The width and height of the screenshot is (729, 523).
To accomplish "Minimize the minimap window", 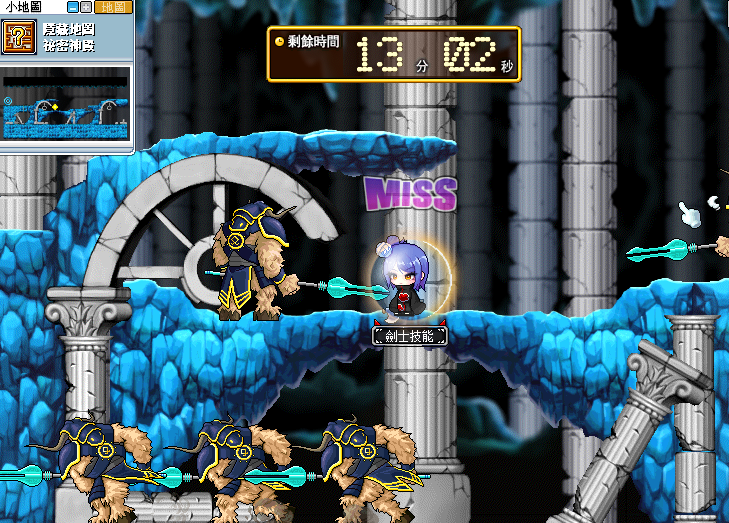I will (72, 7).
